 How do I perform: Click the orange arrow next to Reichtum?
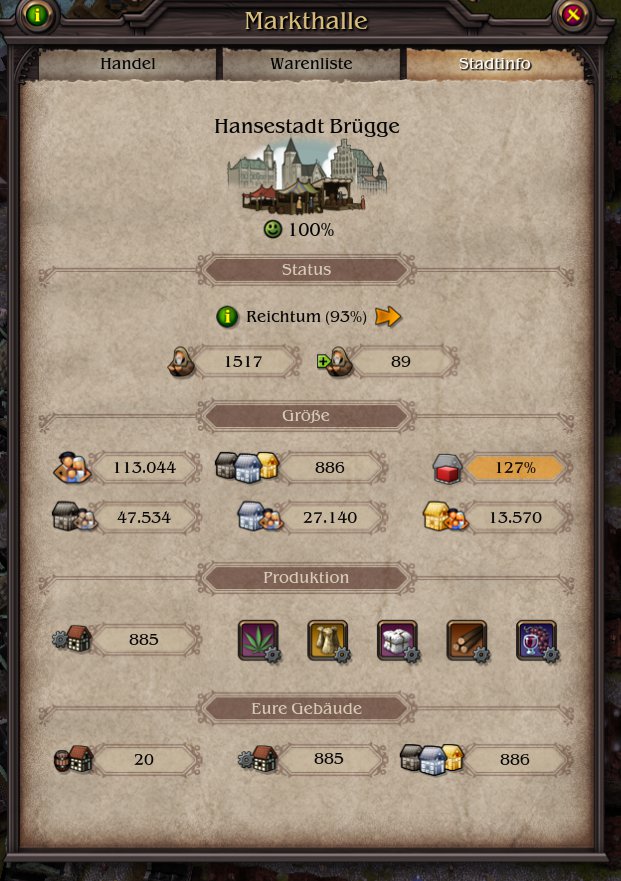pyautogui.click(x=387, y=317)
